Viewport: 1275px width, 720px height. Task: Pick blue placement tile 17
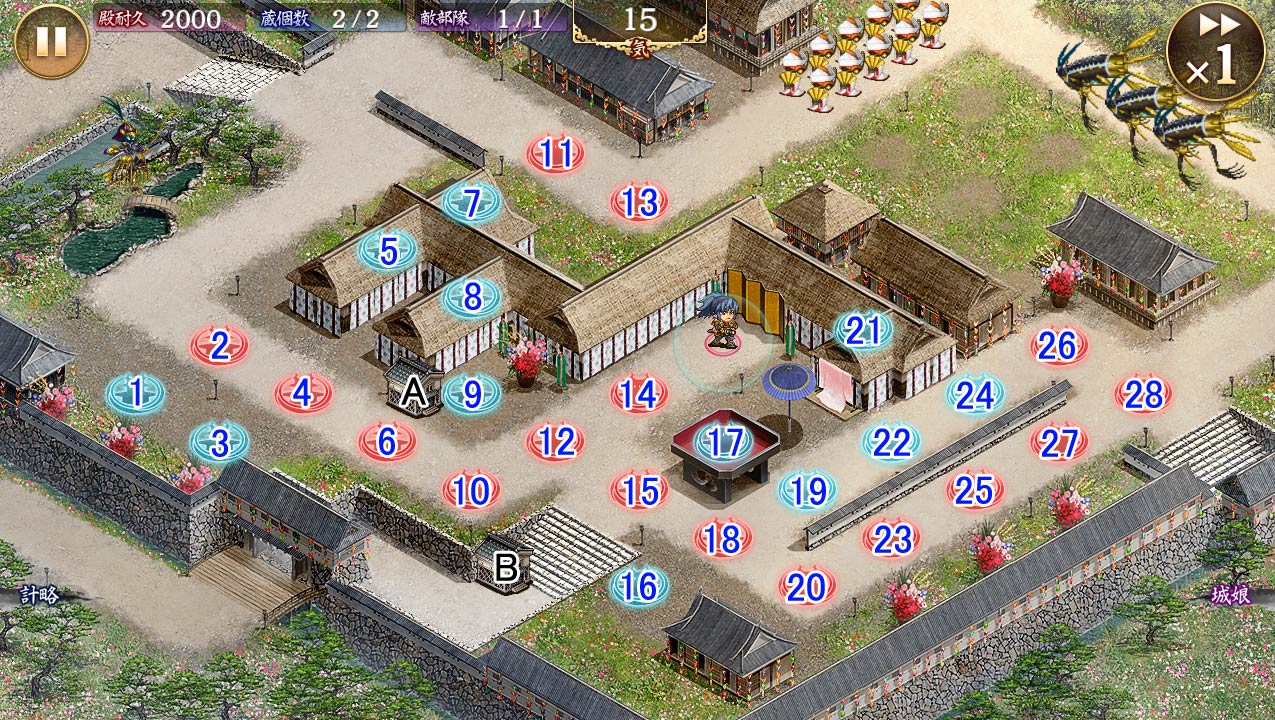pos(724,441)
